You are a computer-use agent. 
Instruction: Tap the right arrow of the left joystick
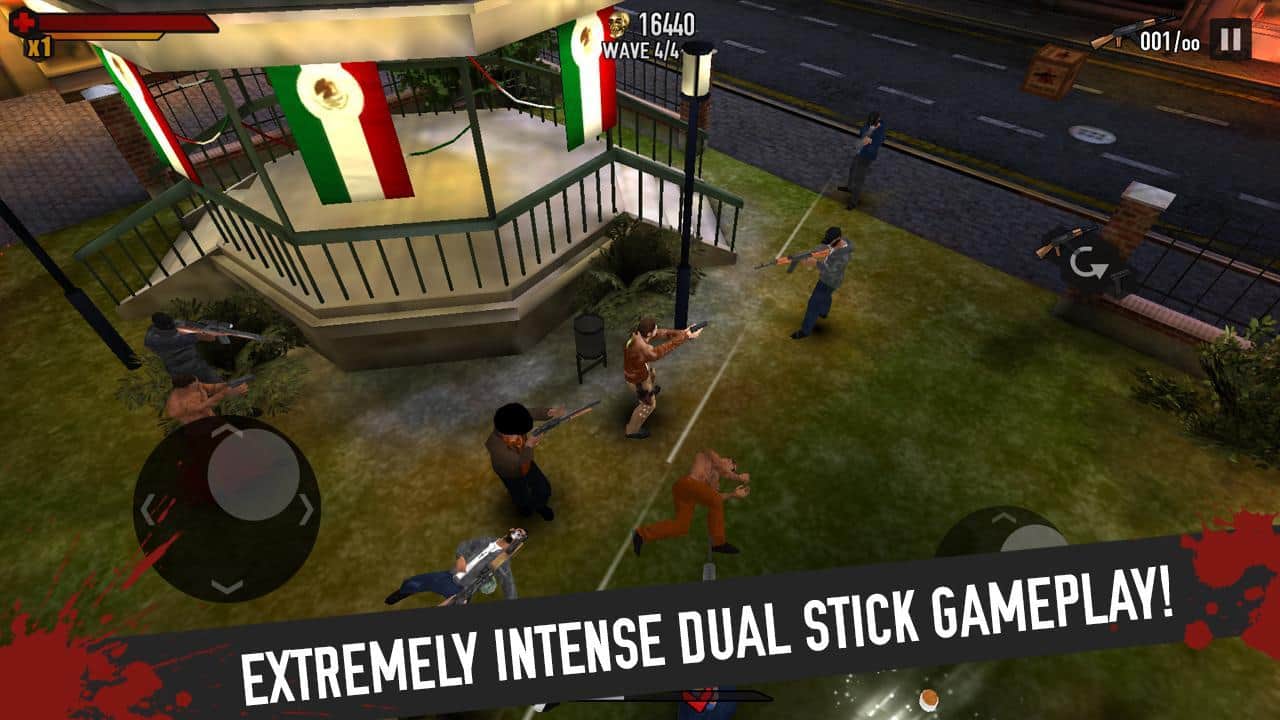(307, 510)
